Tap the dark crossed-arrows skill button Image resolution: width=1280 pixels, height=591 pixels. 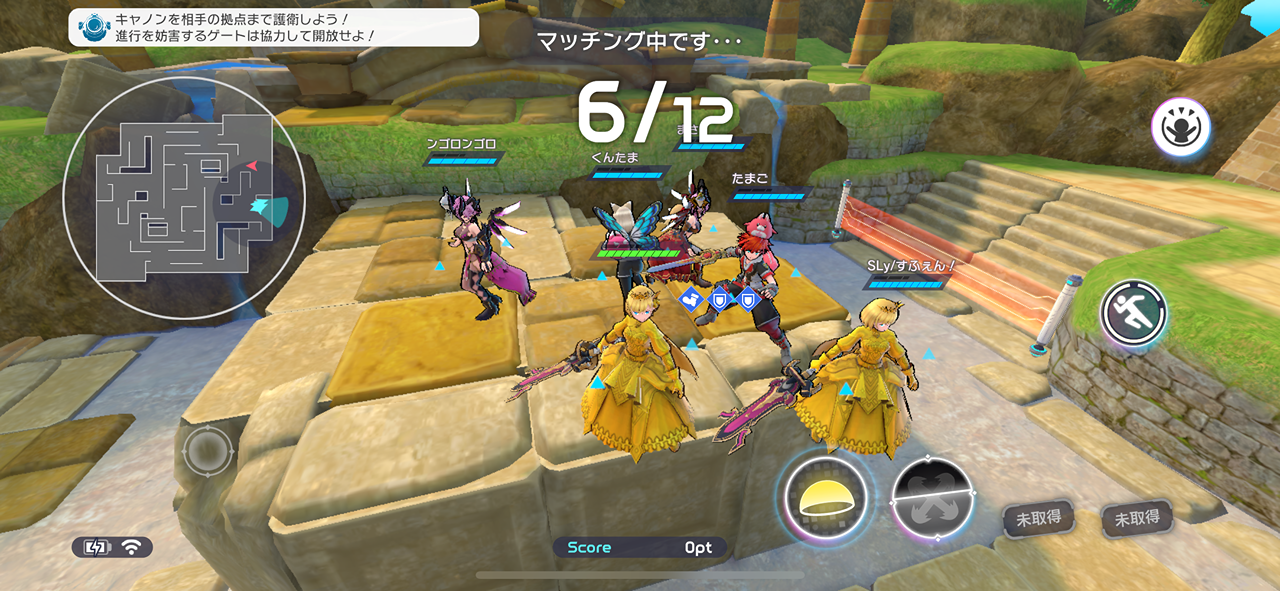click(933, 498)
